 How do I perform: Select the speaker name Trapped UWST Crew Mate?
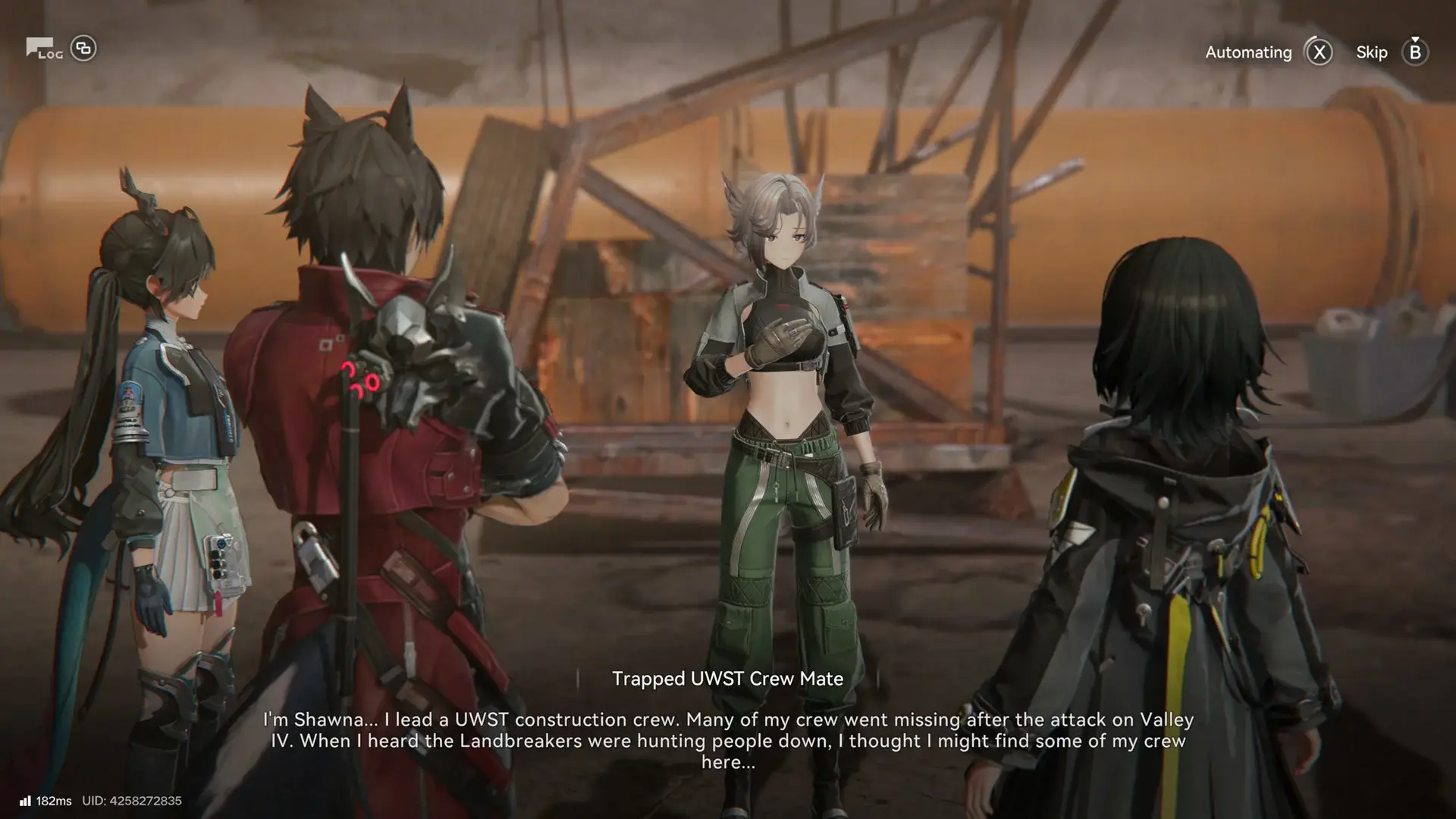point(728,679)
